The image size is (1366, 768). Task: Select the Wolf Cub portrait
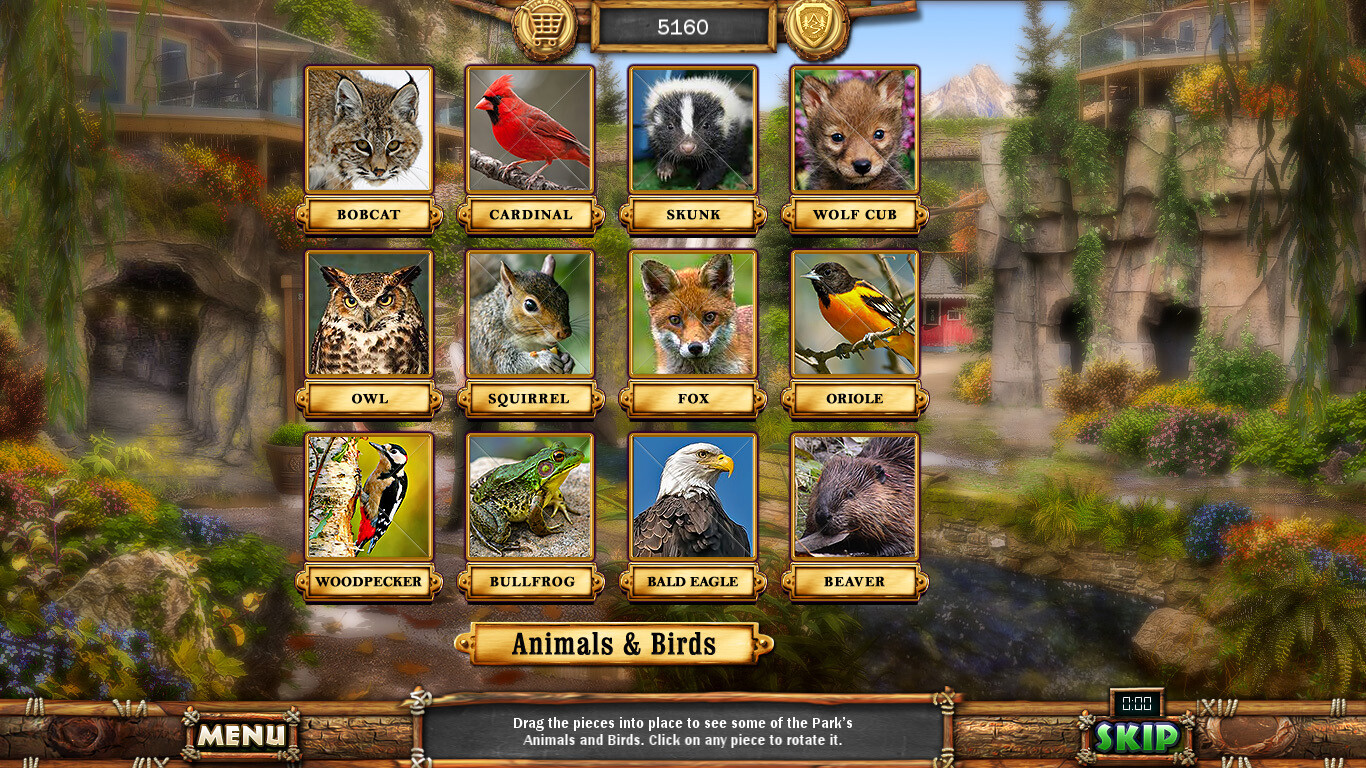click(855, 128)
